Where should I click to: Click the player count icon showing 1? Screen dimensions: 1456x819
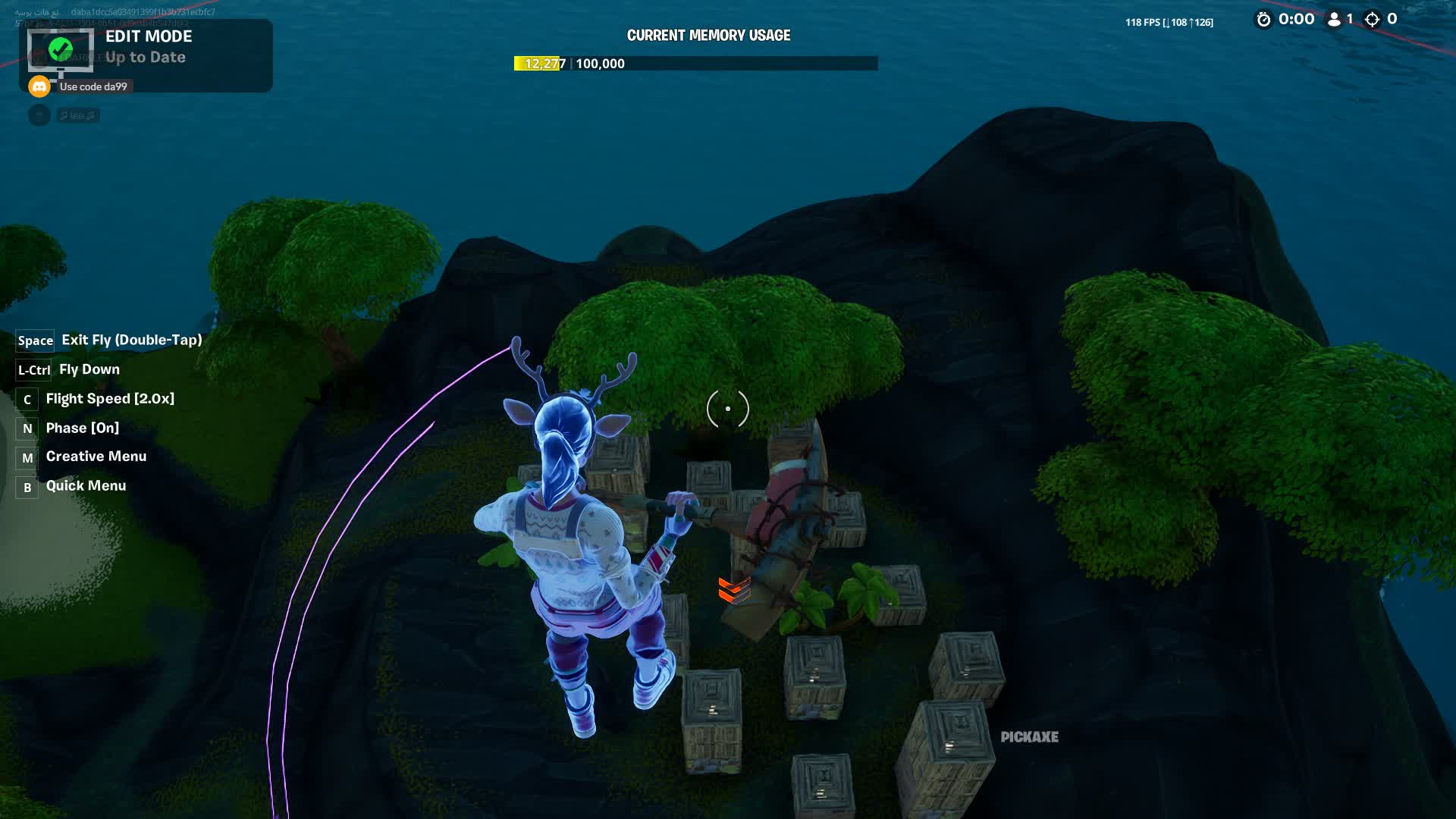pyautogui.click(x=1333, y=20)
